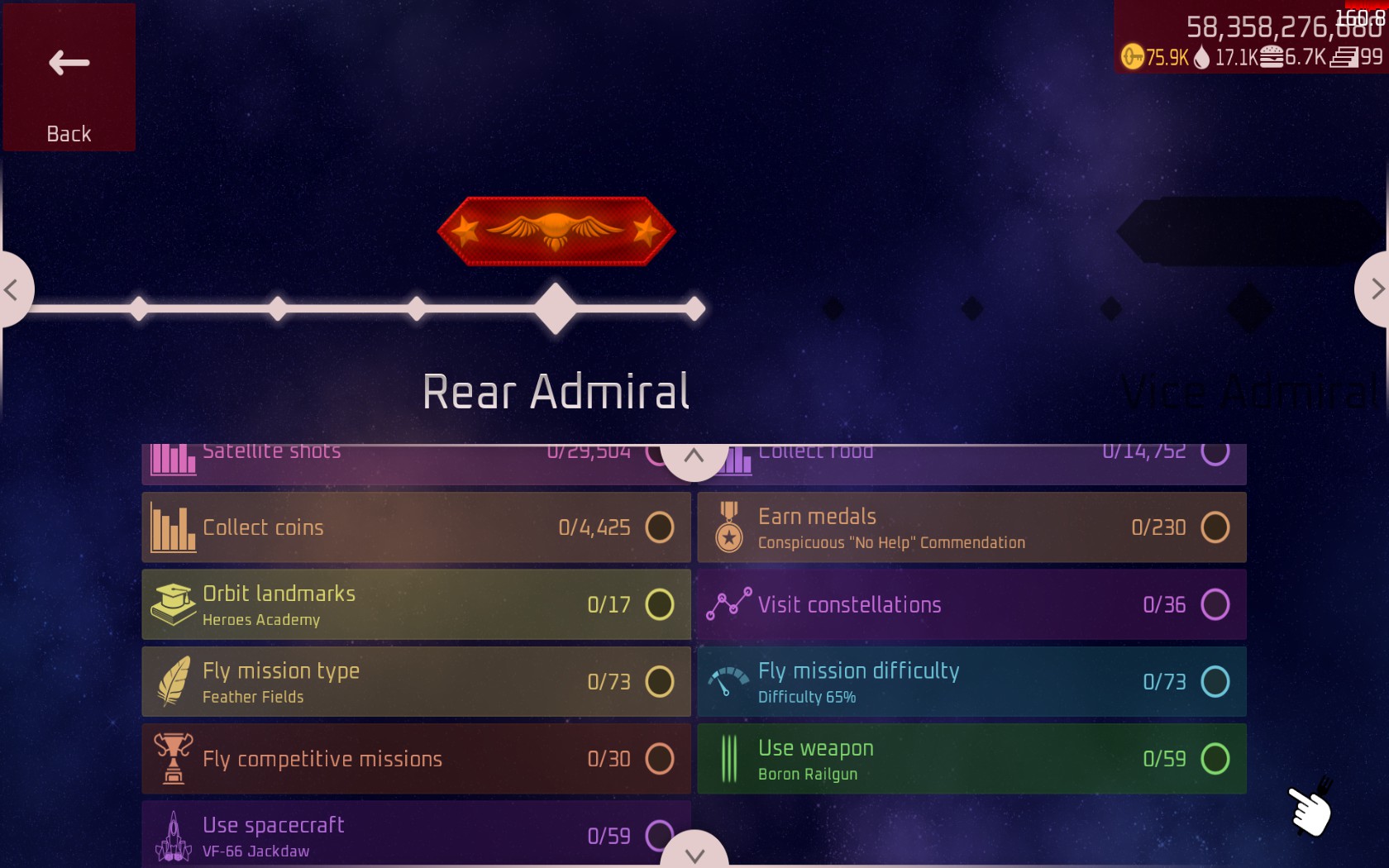
Task: Go back using the Back button
Action: (x=69, y=77)
